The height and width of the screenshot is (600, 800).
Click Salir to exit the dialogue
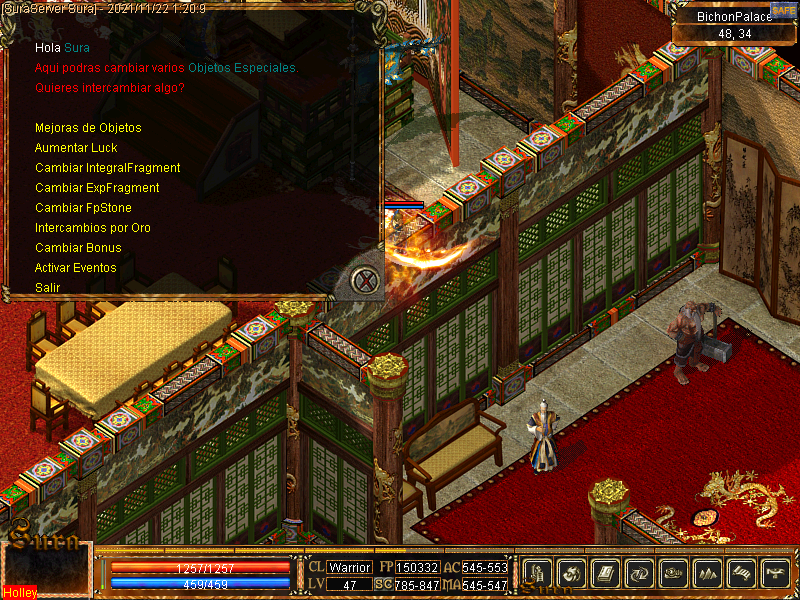[x=48, y=288]
